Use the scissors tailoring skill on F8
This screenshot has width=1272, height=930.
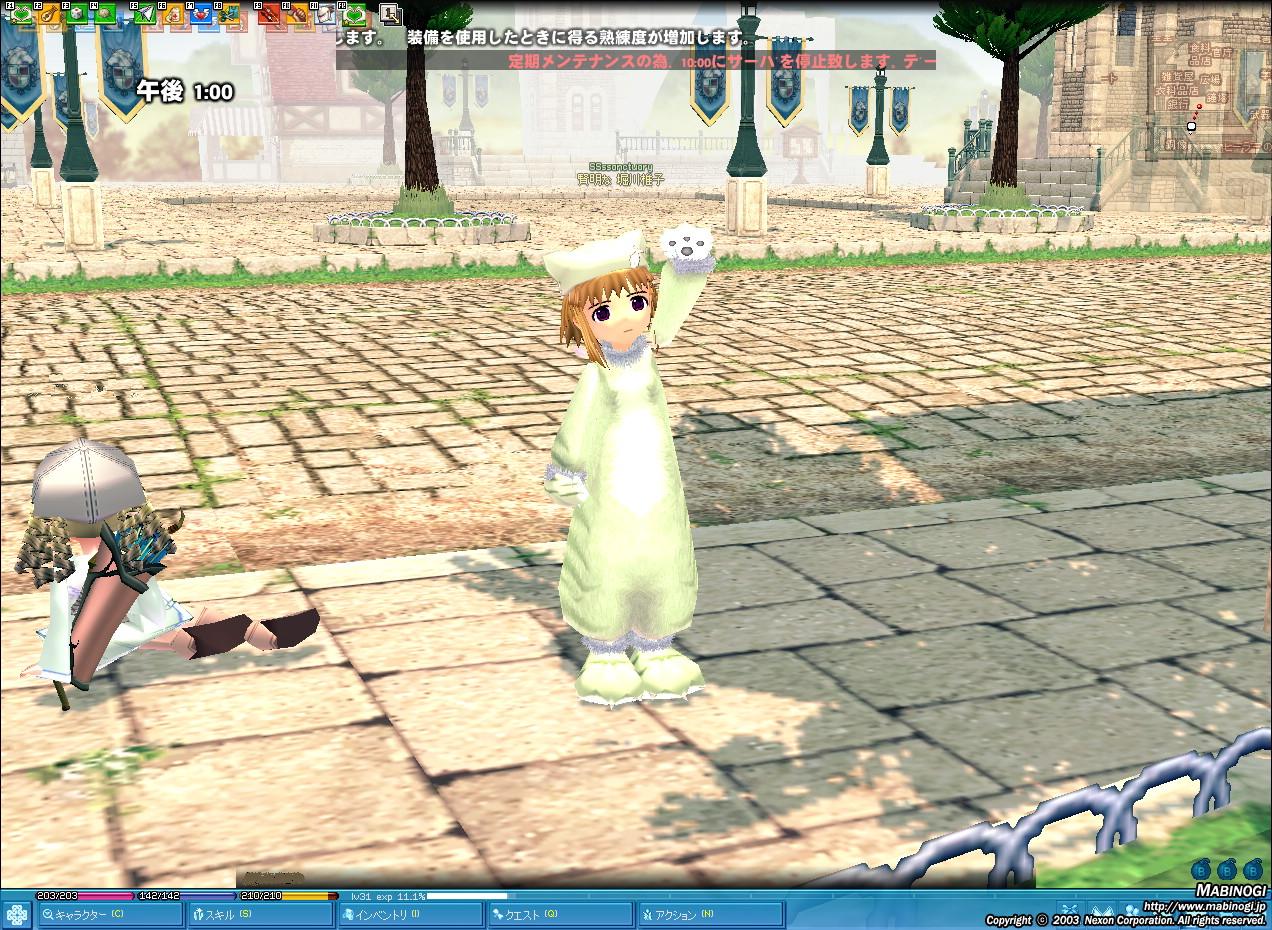[x=229, y=13]
